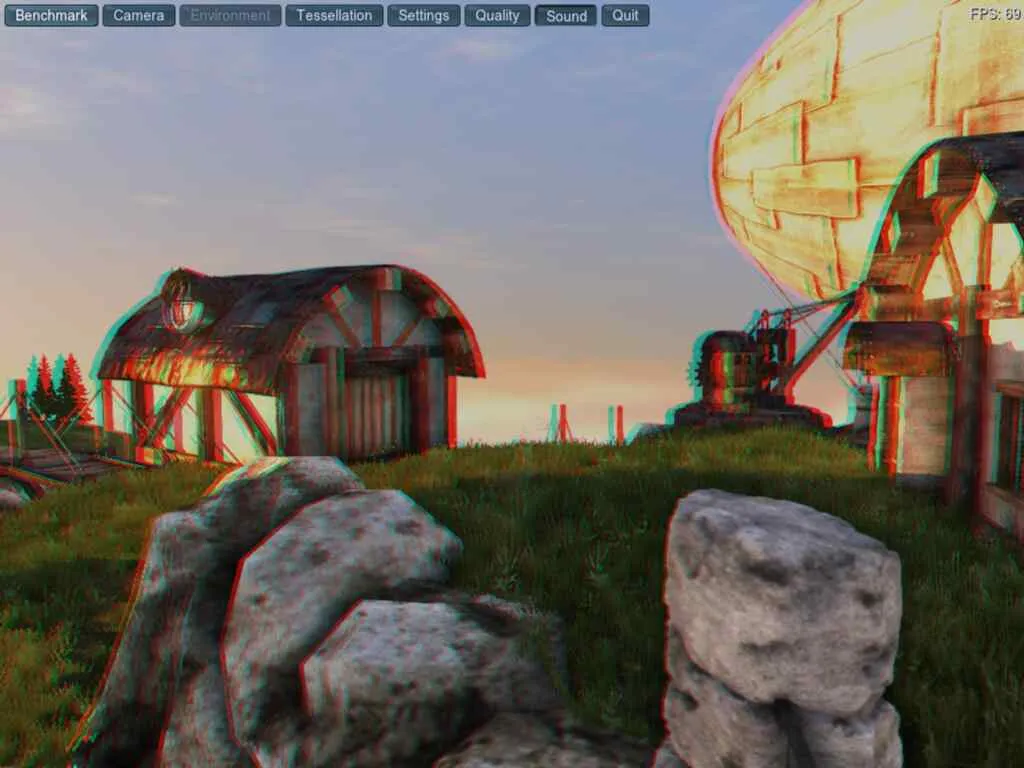Open the Camera menu
1024x768 pixels.
138,15
